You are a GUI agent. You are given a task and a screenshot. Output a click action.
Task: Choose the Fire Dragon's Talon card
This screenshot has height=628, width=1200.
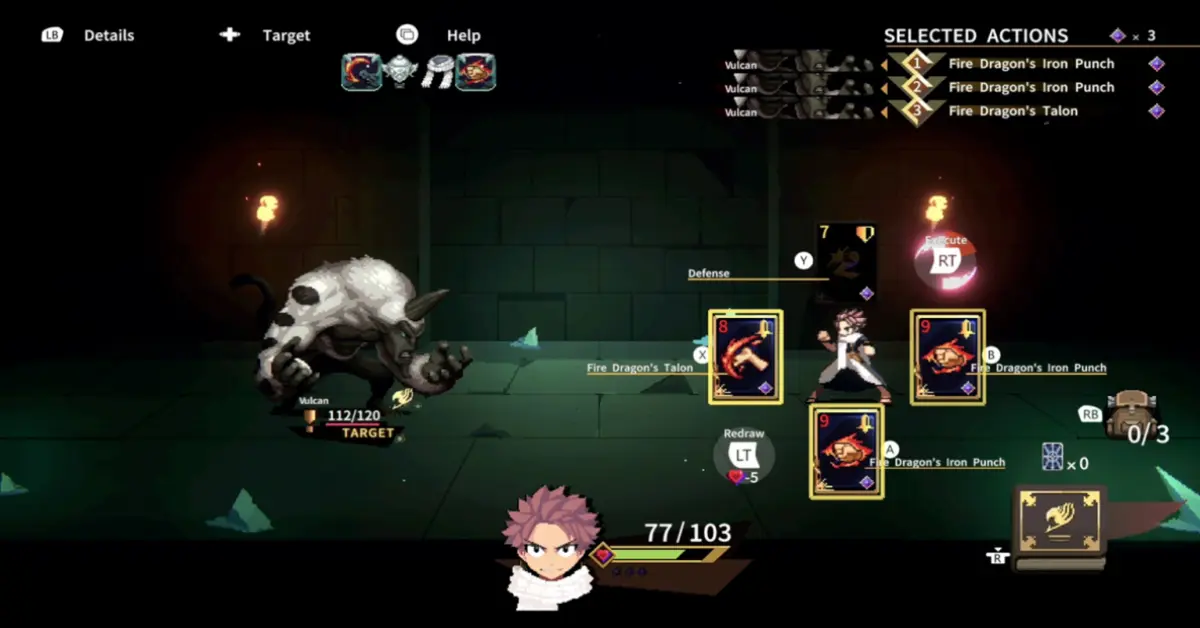click(746, 357)
